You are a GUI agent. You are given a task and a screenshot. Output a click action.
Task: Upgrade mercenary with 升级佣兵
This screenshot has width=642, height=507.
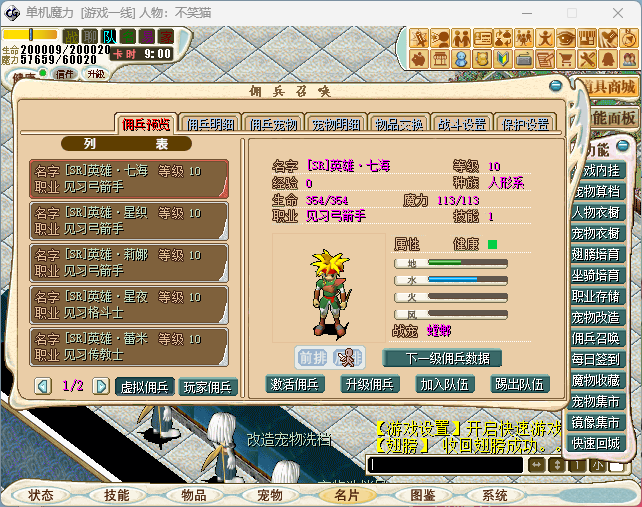[370, 383]
